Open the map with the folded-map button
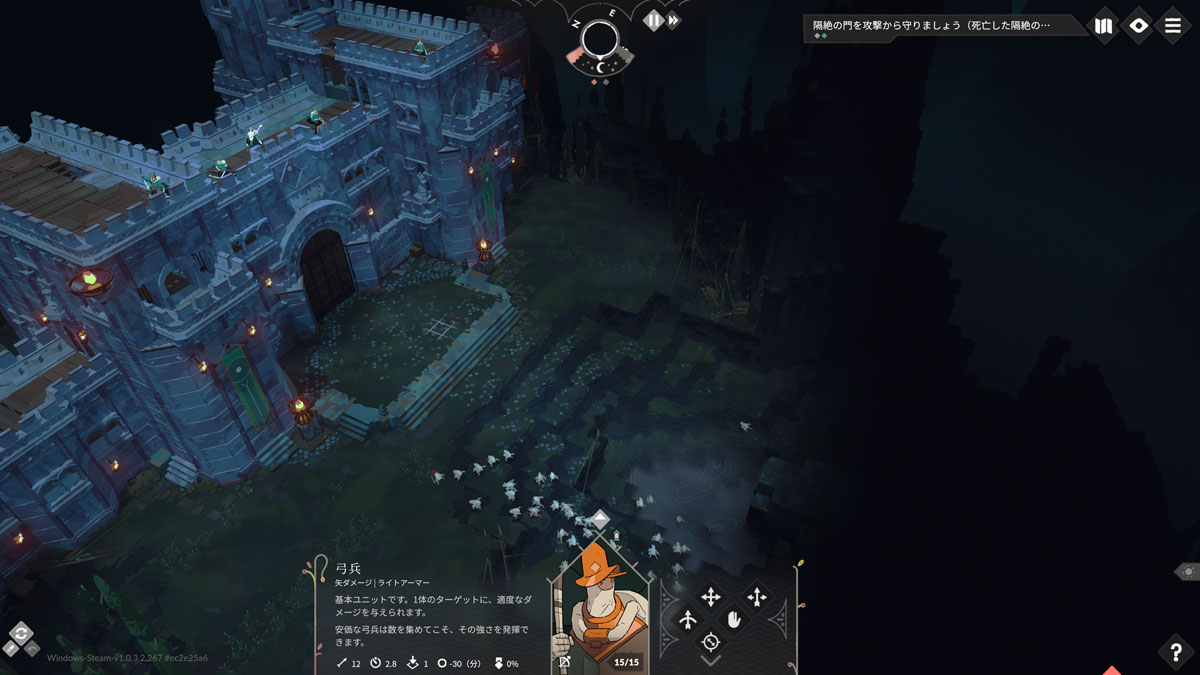The height and width of the screenshot is (675, 1200). 1104,26
